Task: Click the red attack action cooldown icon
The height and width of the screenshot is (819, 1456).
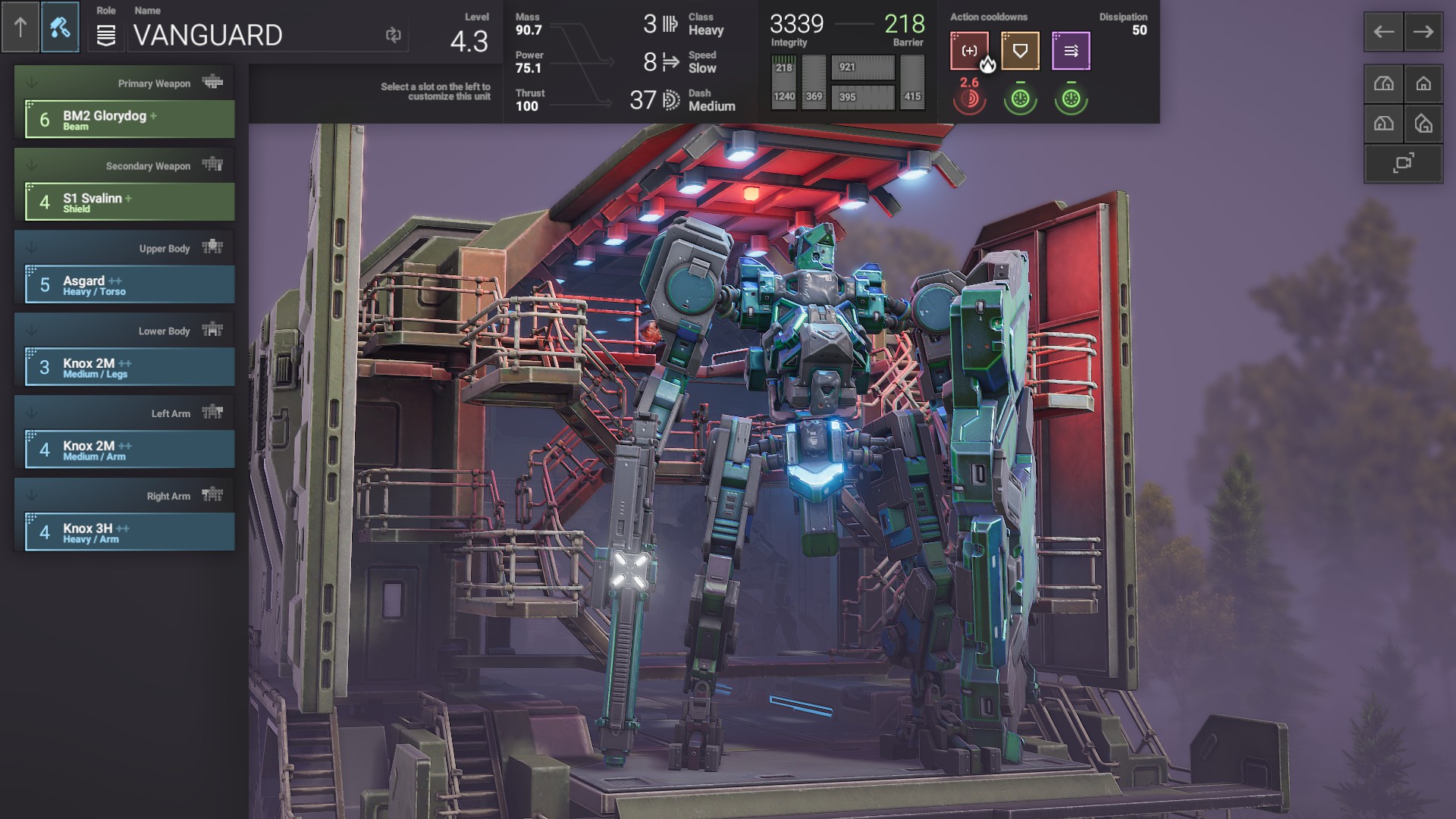Action: click(x=969, y=51)
